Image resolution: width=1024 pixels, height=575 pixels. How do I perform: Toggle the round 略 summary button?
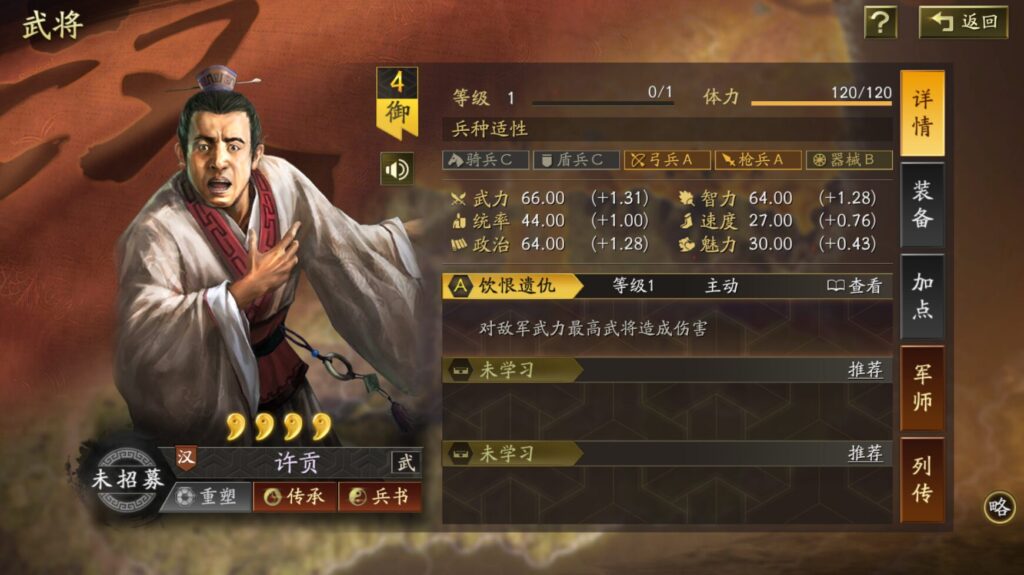(x=998, y=507)
